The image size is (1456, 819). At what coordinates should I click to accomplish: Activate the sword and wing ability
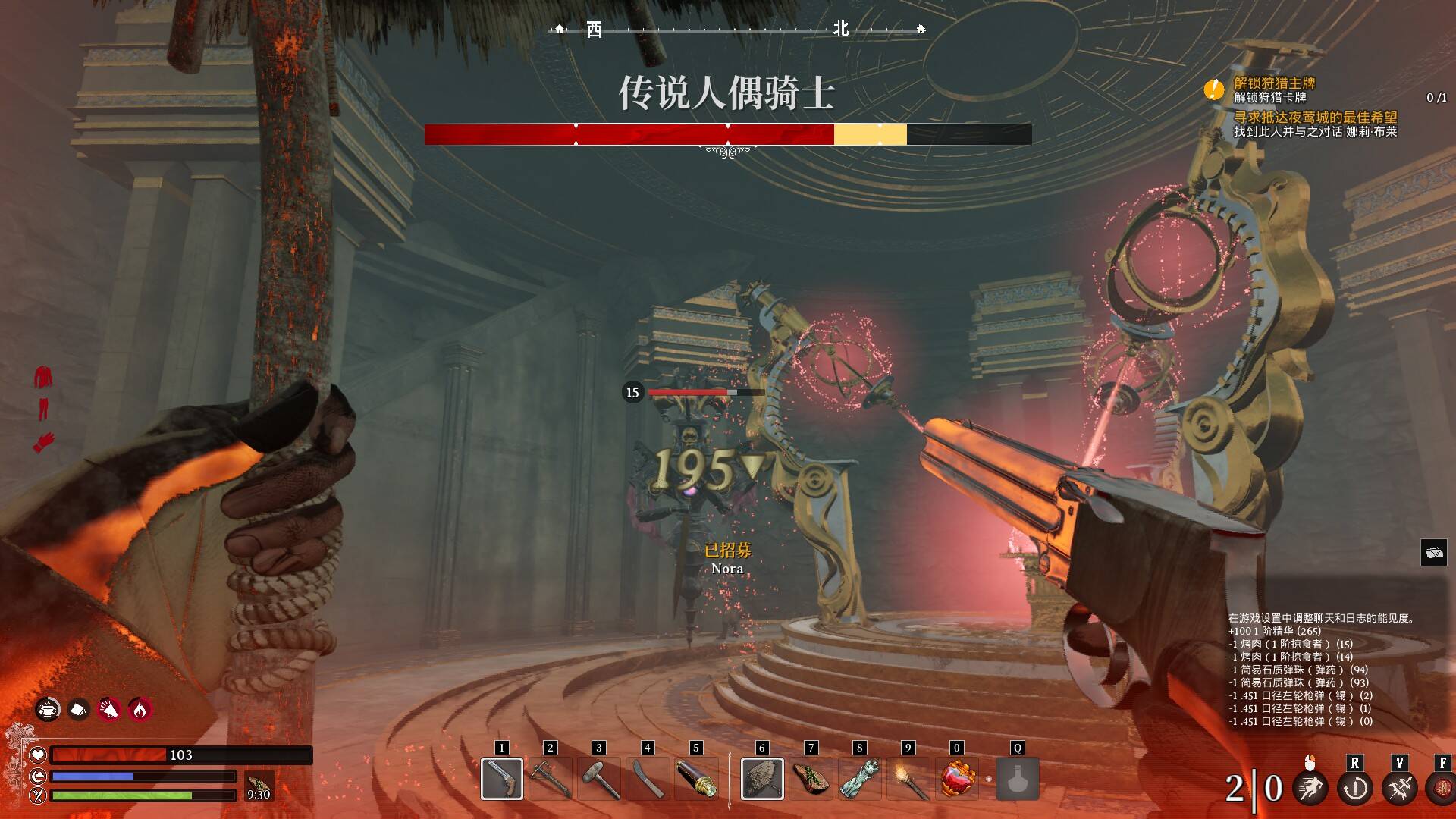click(1399, 788)
